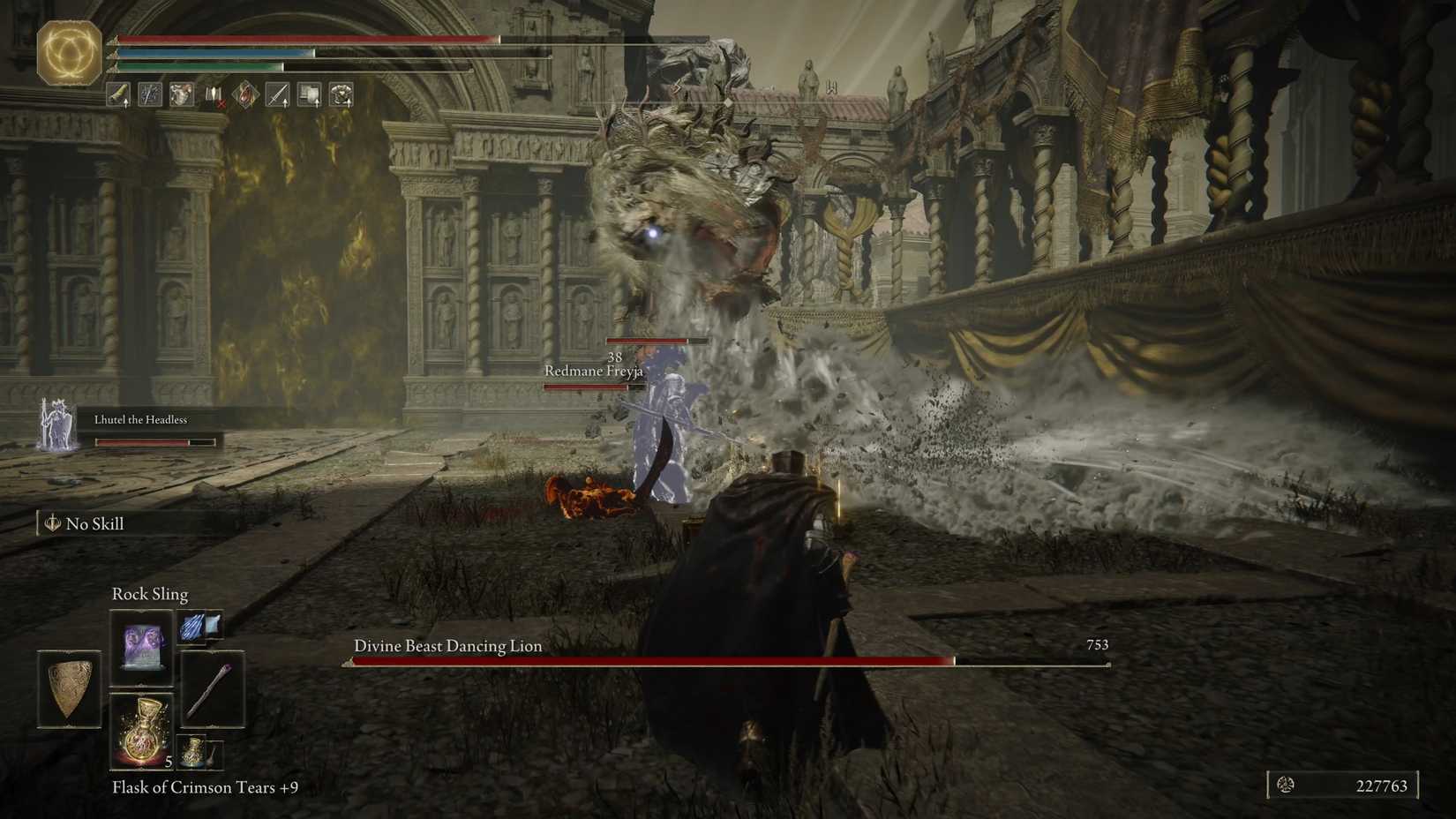Click the crossed-circle No Skill indicator icon
1456x819 pixels.
pos(52,523)
